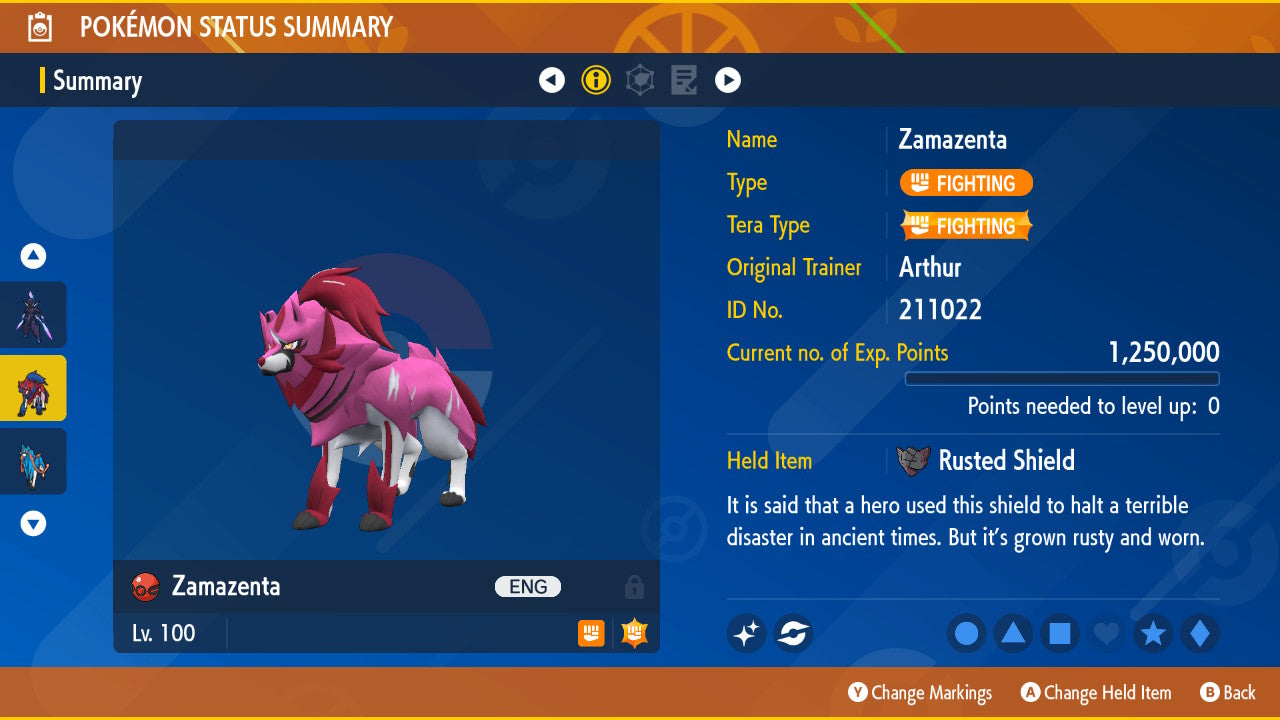The width and height of the screenshot is (1280, 720).
Task: Click the up arrow in party list
Action: coord(33,256)
